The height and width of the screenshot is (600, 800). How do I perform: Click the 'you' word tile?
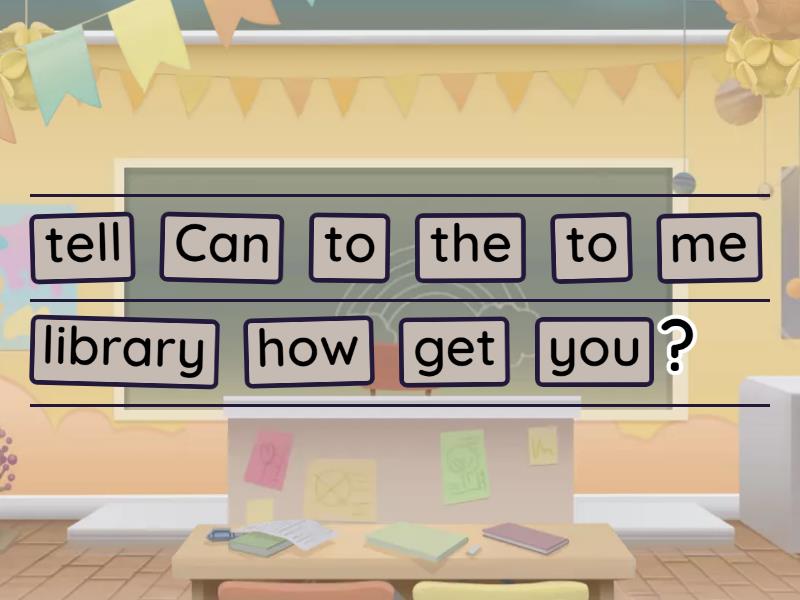[x=594, y=351]
